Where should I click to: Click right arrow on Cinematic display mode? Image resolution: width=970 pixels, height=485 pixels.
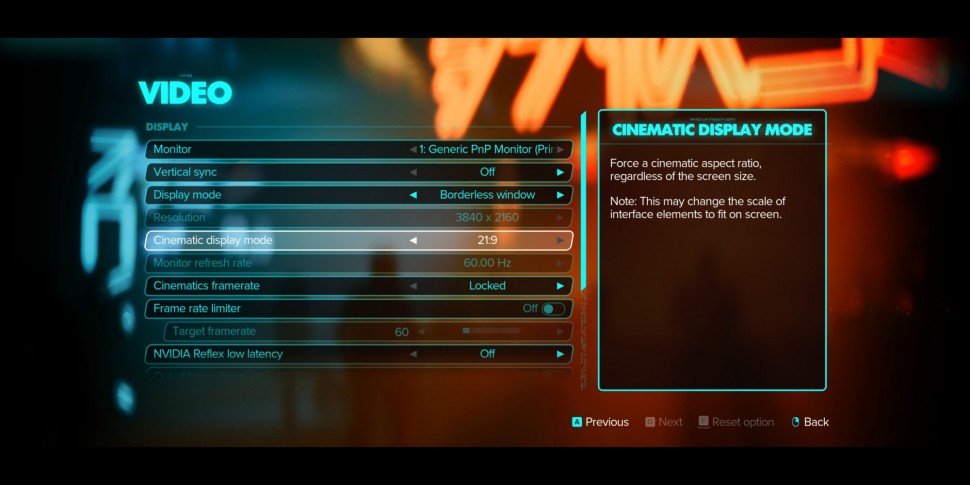pos(560,240)
